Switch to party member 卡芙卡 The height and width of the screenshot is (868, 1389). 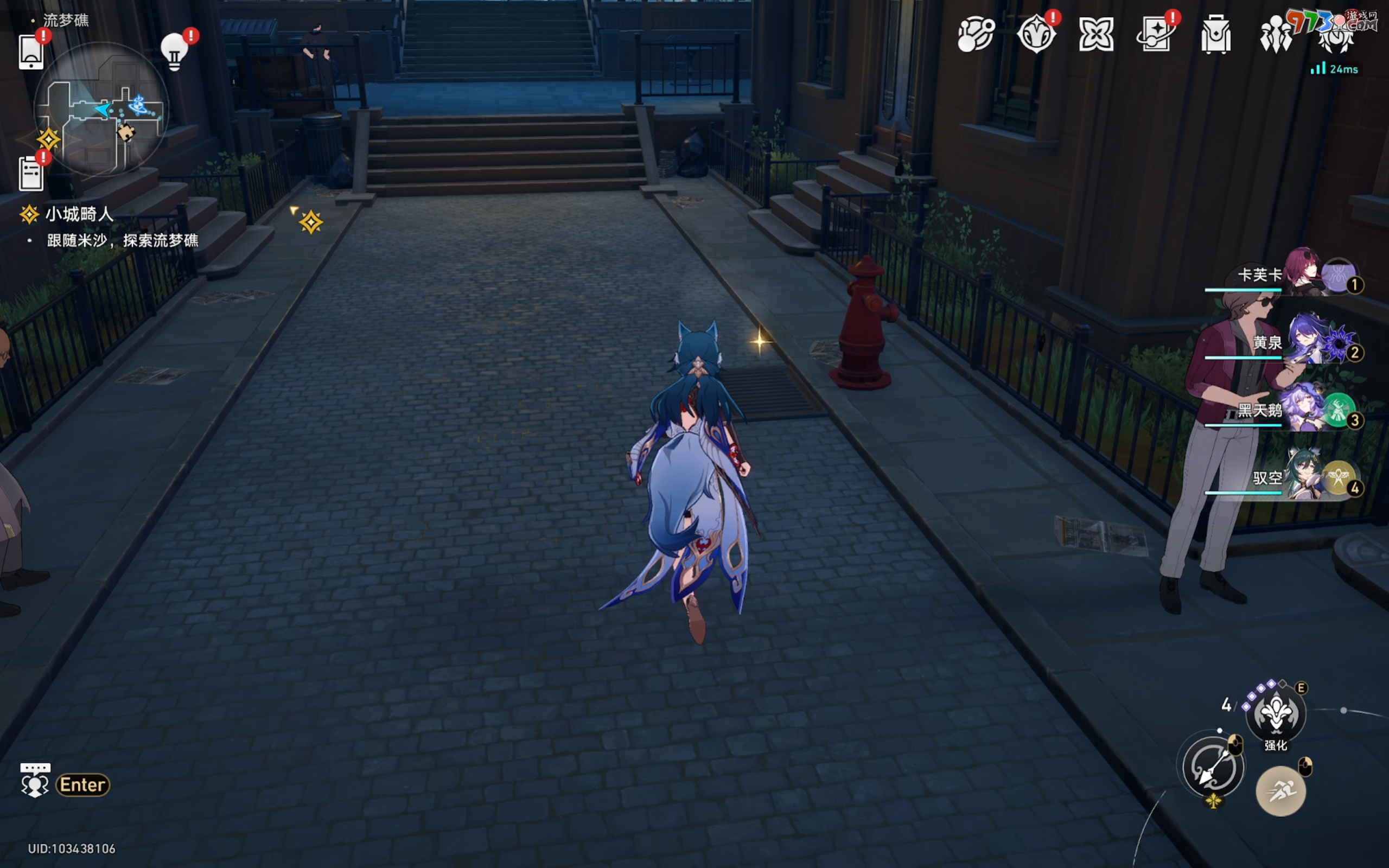[1303, 275]
